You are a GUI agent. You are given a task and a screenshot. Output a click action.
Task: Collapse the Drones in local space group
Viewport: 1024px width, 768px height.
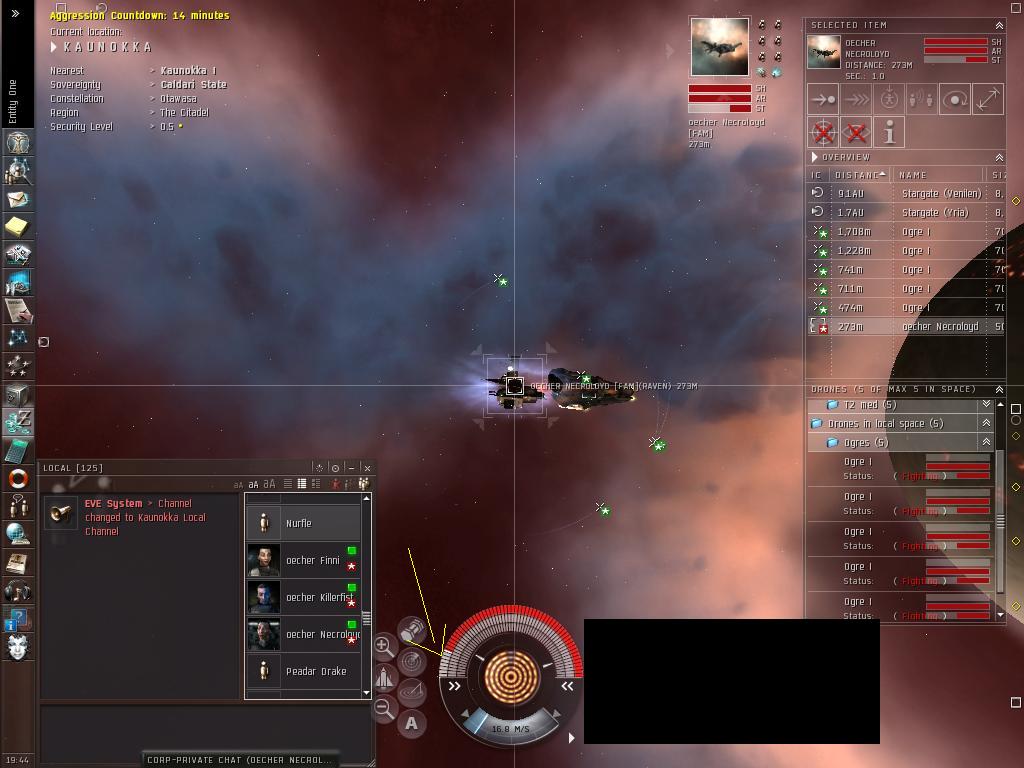(x=986, y=423)
